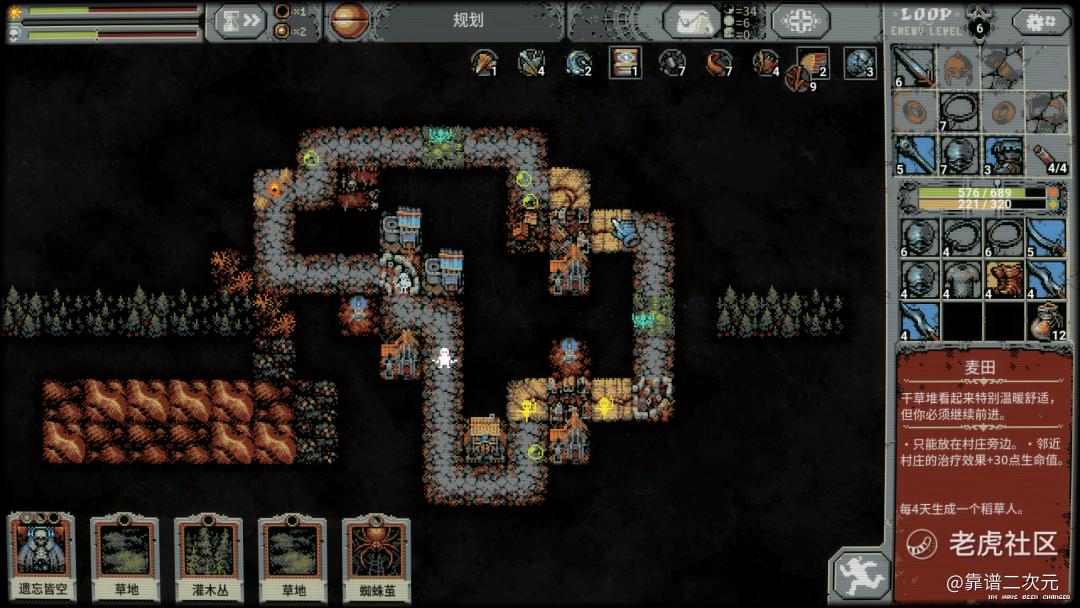Image resolution: width=1080 pixels, height=608 pixels.
Task: Open the settings gear button
Action: [1041, 21]
